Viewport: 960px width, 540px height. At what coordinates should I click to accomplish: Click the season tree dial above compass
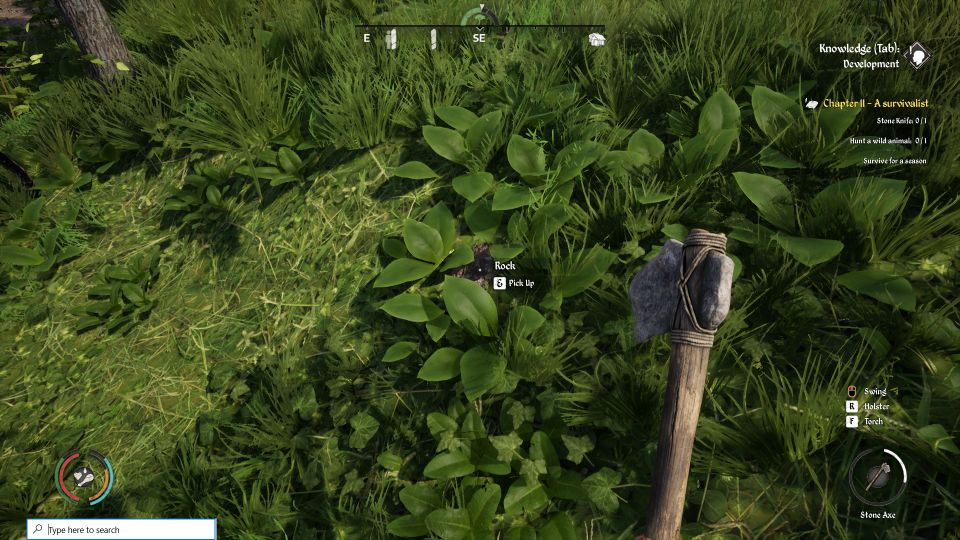click(481, 15)
